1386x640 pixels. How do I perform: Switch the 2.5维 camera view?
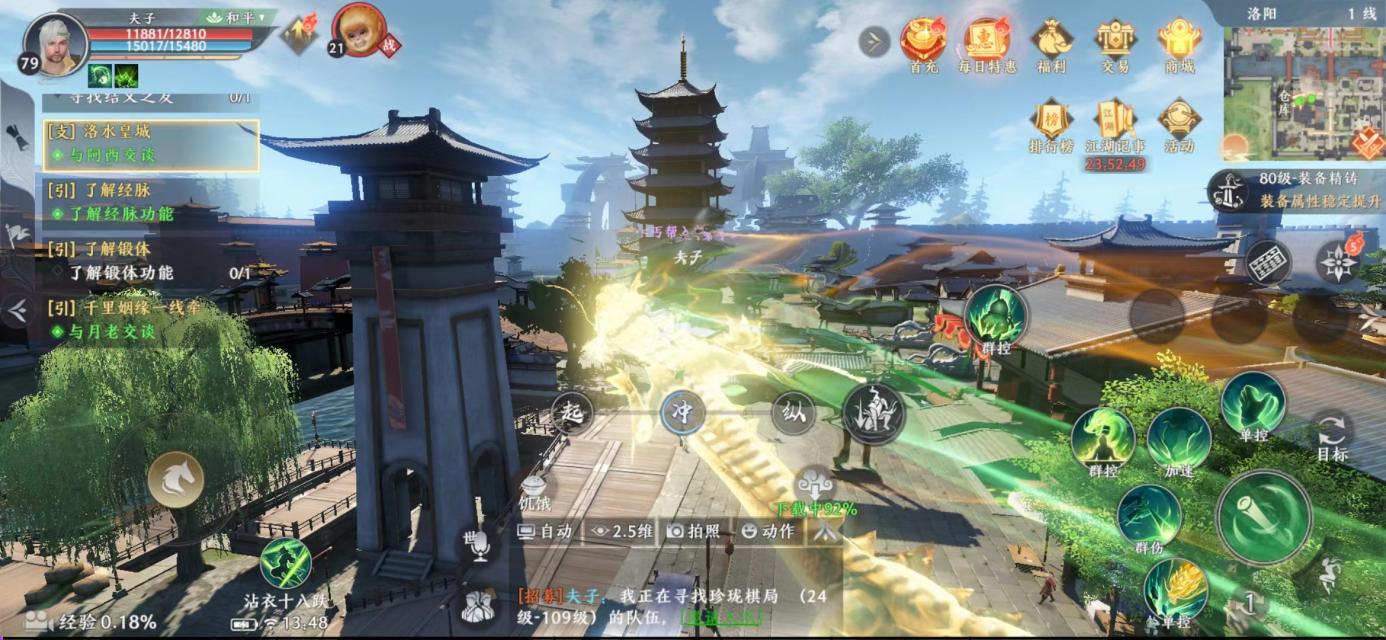620,531
